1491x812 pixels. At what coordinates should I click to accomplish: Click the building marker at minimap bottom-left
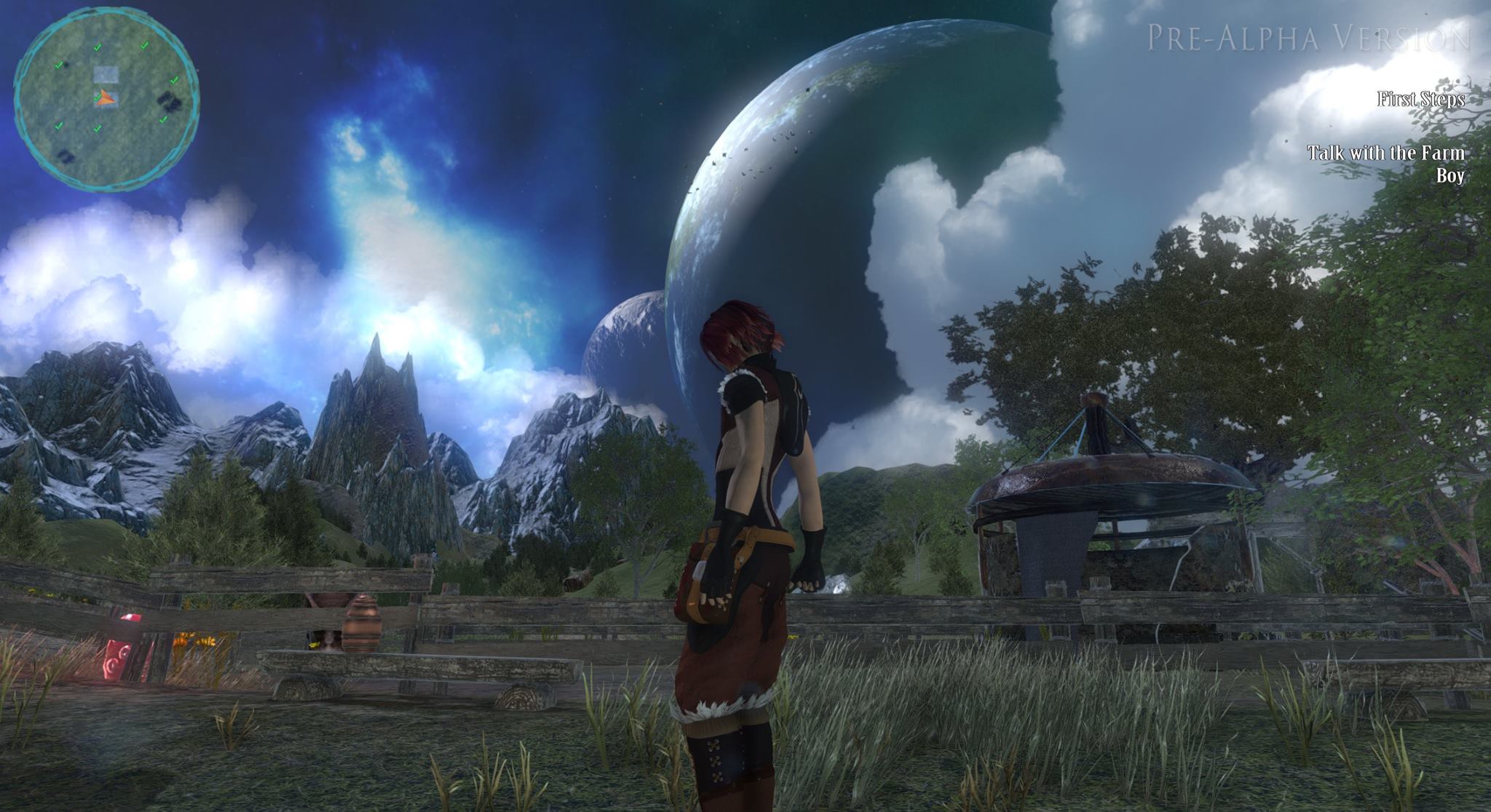65,156
